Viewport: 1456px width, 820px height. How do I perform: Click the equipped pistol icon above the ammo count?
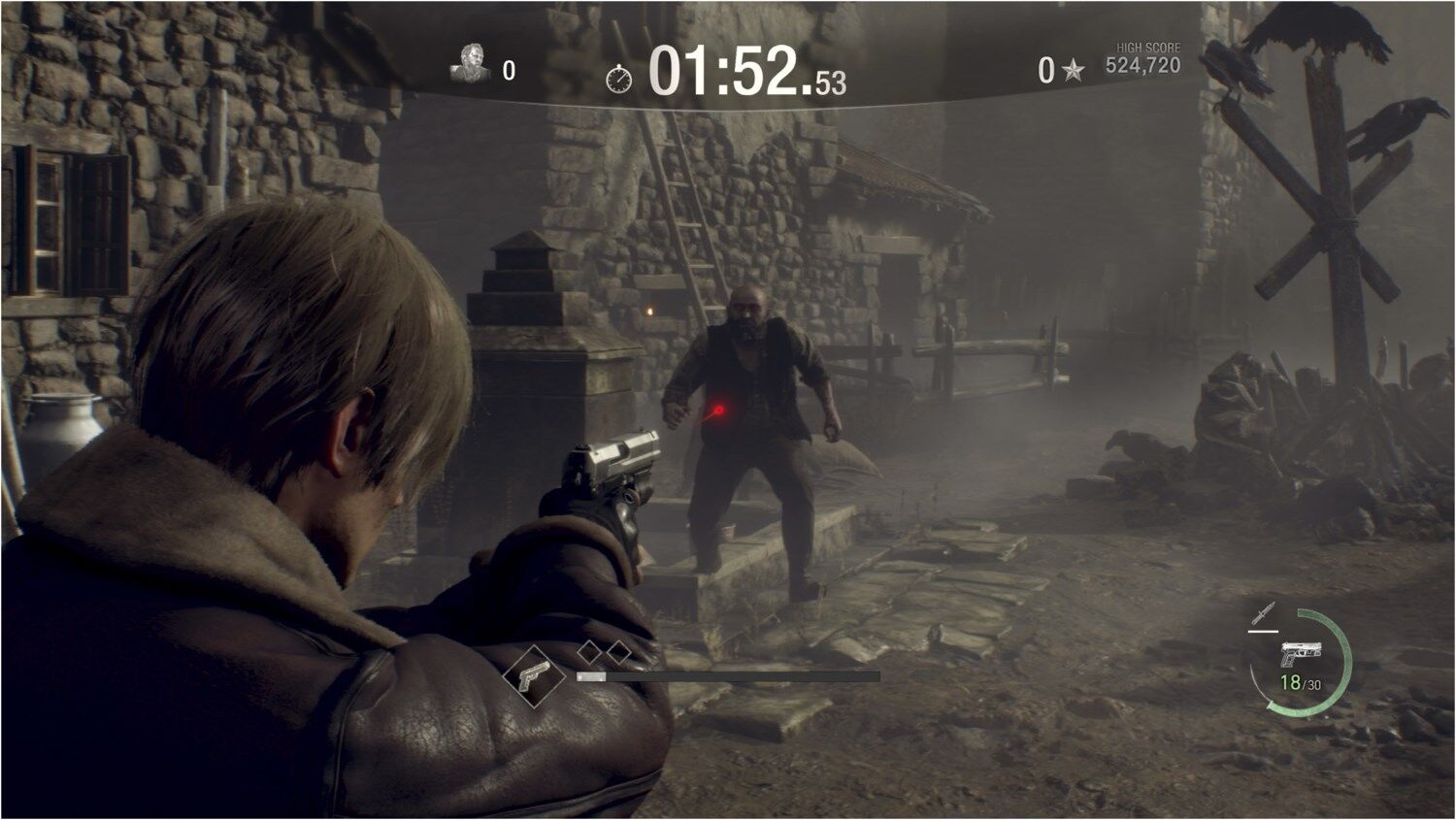pyautogui.click(x=1298, y=653)
